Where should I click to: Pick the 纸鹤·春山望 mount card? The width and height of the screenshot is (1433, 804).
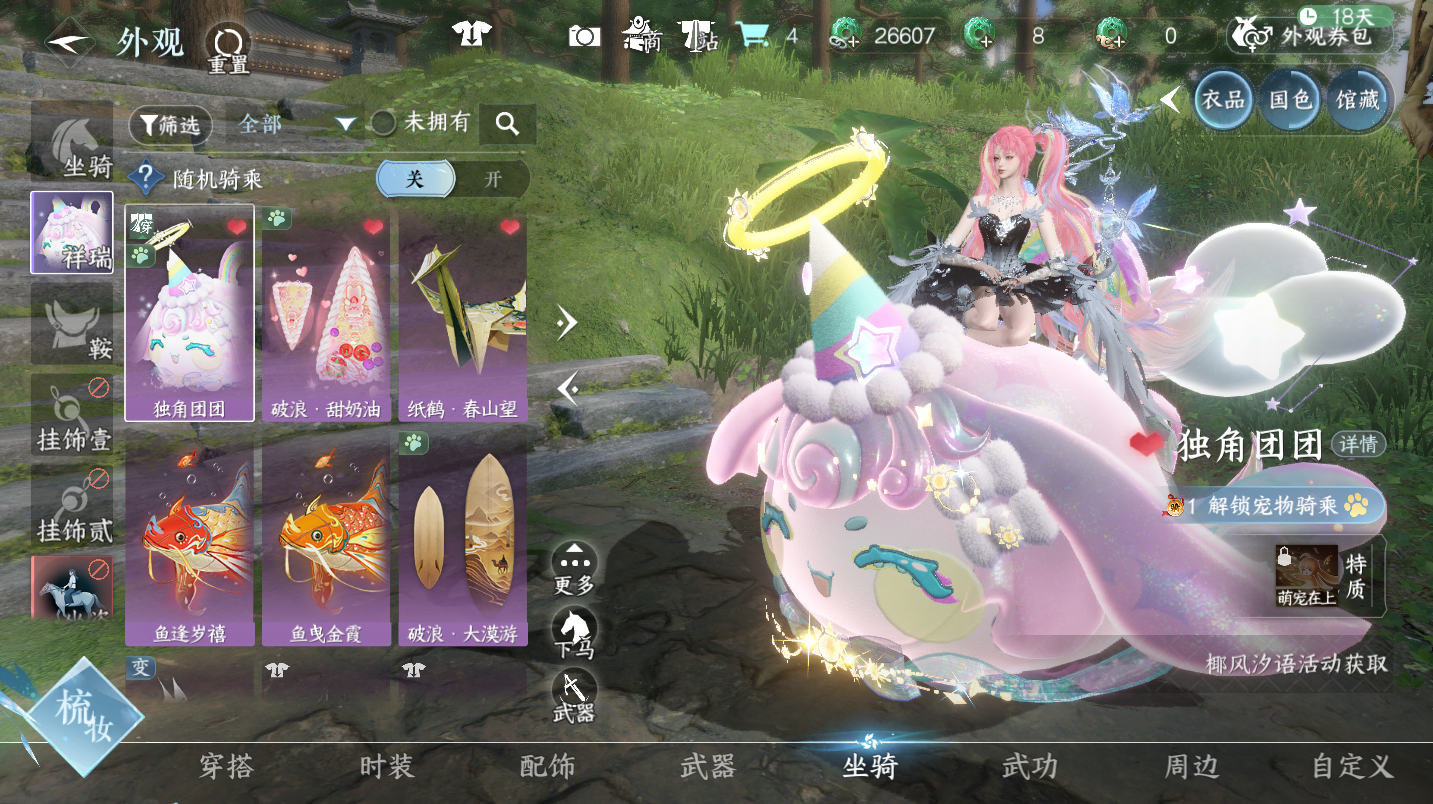[x=463, y=313]
